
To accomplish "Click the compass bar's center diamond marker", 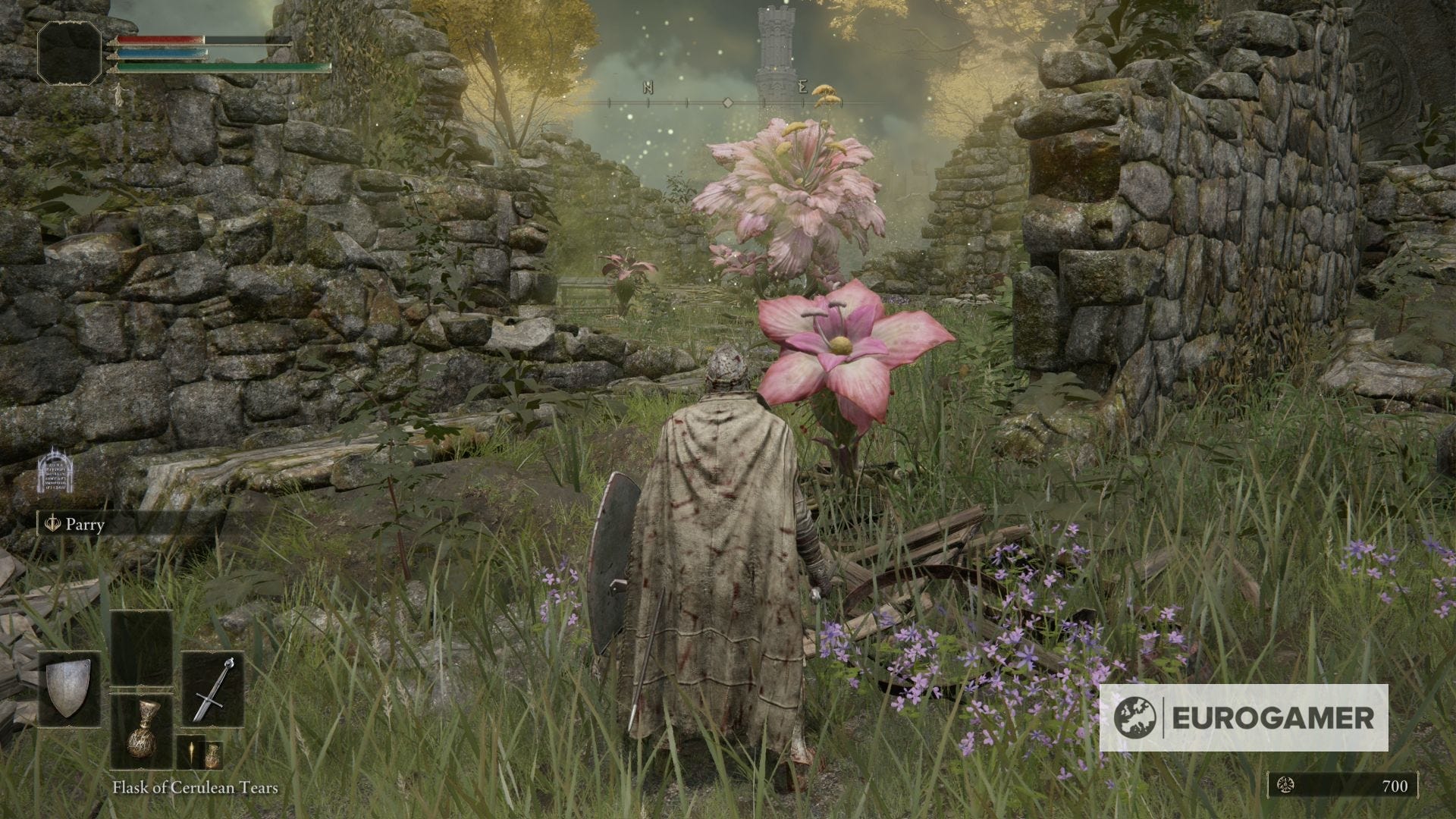I will (x=726, y=102).
